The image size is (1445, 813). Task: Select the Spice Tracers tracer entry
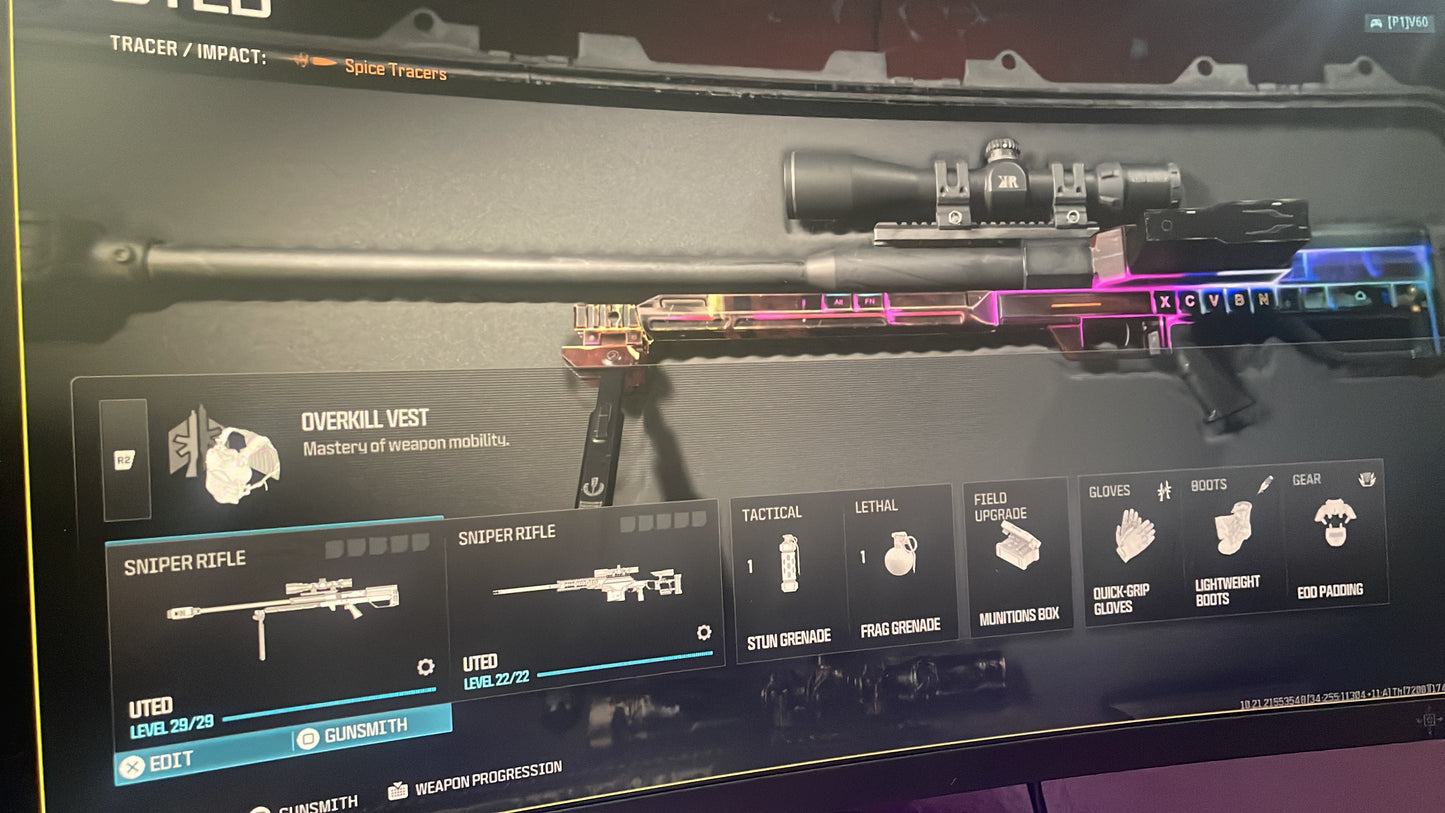pyautogui.click(x=394, y=67)
